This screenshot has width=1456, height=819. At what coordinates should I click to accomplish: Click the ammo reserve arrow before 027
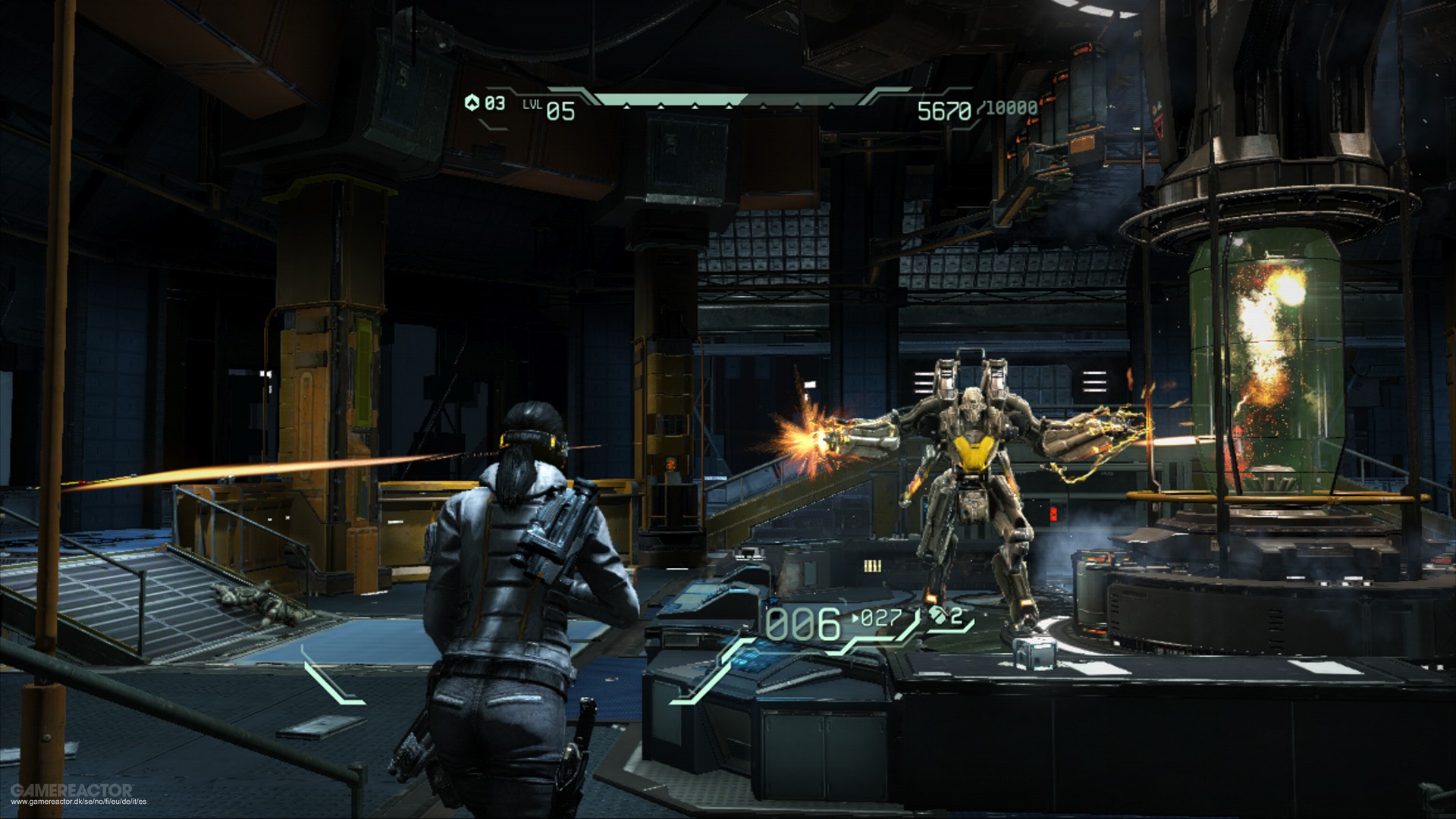(x=855, y=617)
